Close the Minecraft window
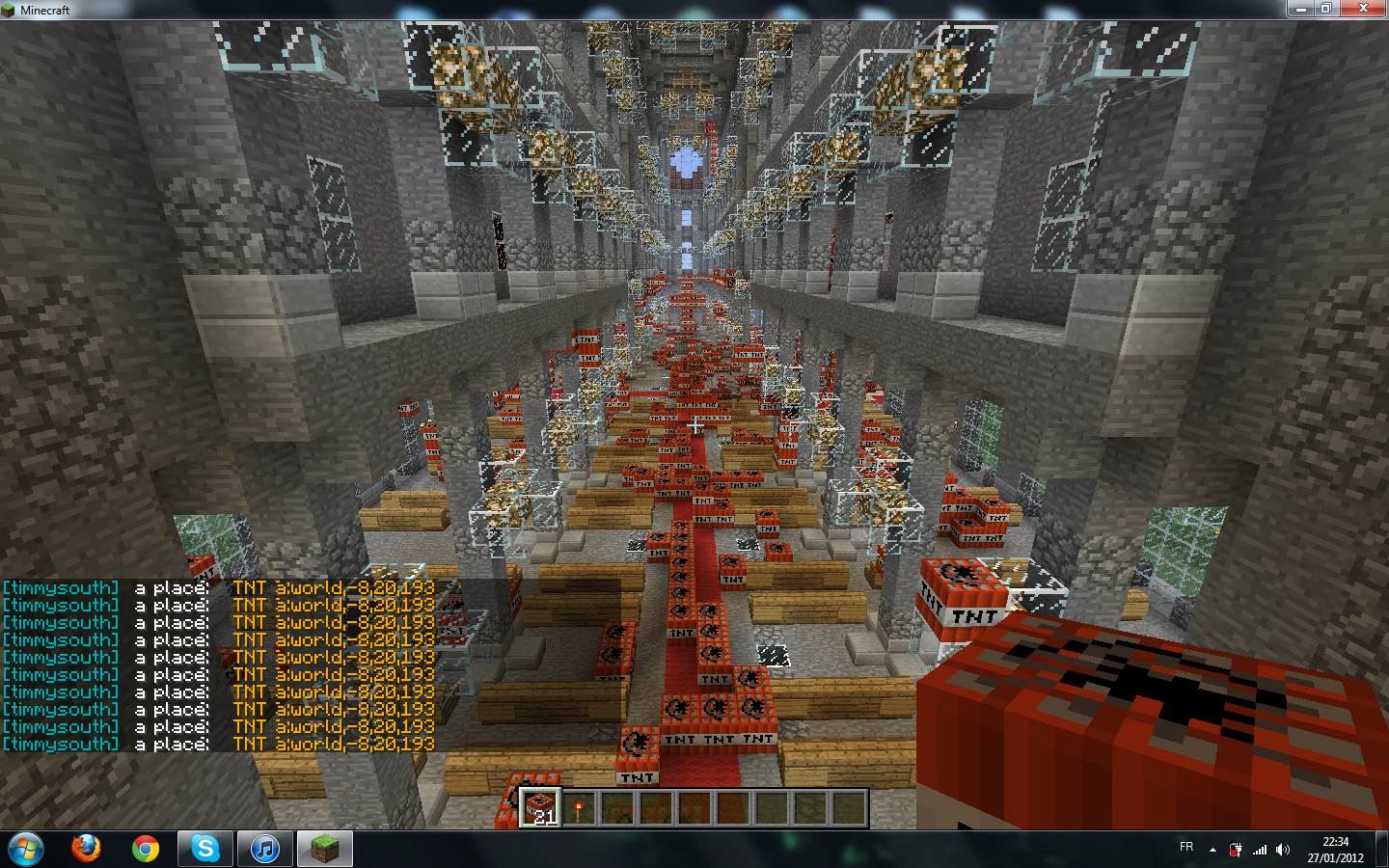The image size is (1389, 868). click(1363, 9)
